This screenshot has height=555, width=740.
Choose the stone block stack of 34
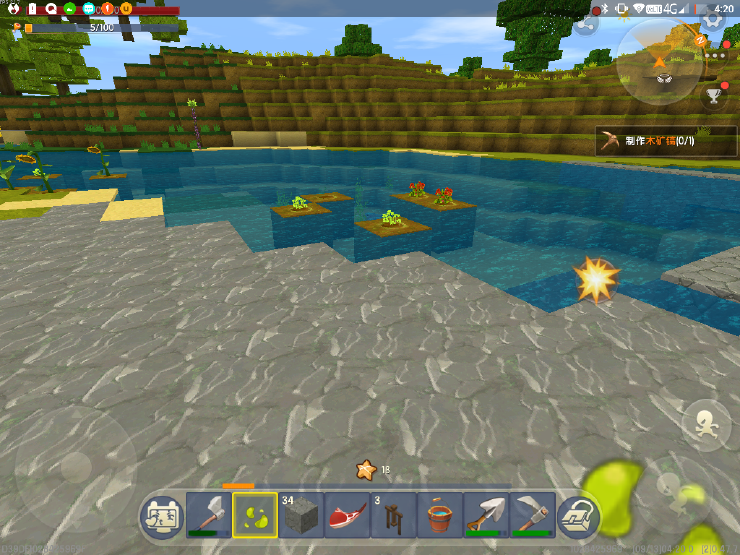pos(301,516)
